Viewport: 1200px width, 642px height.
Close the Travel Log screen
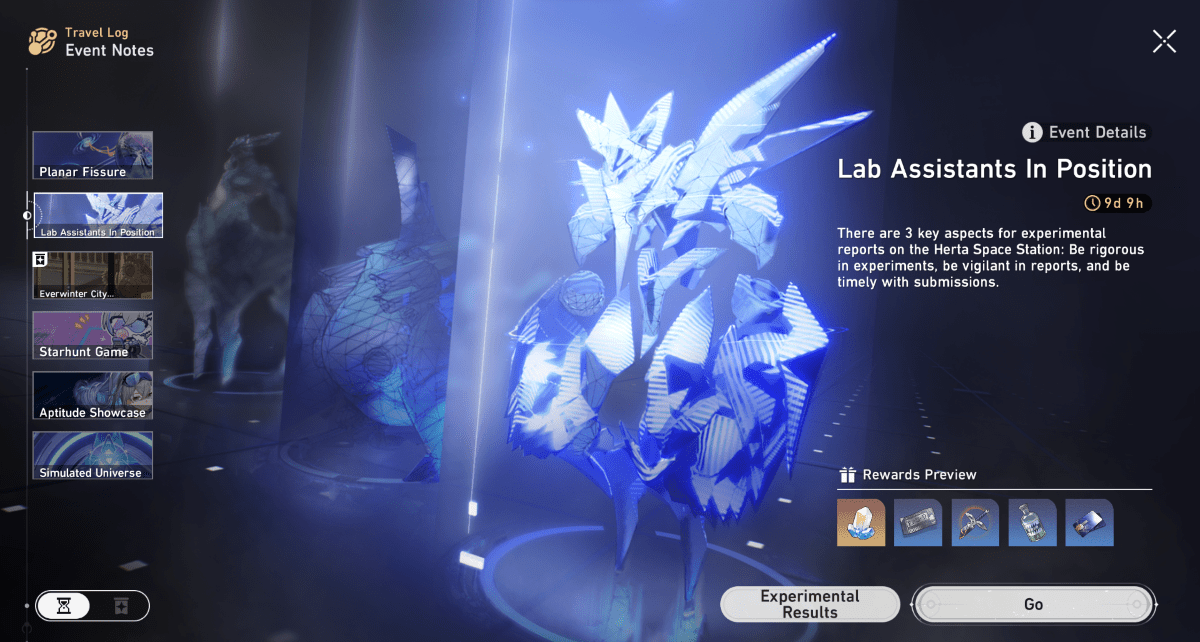(1164, 41)
